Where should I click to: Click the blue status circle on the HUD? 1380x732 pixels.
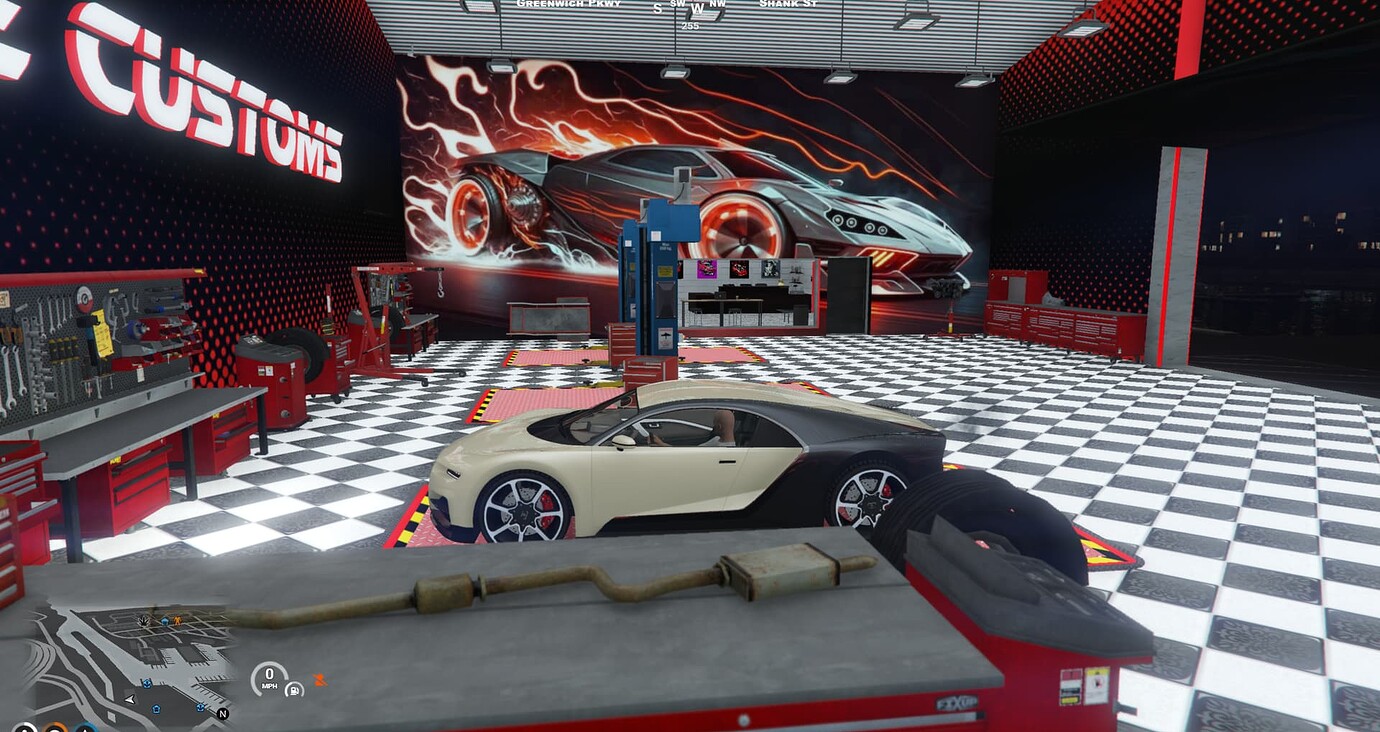[85, 728]
